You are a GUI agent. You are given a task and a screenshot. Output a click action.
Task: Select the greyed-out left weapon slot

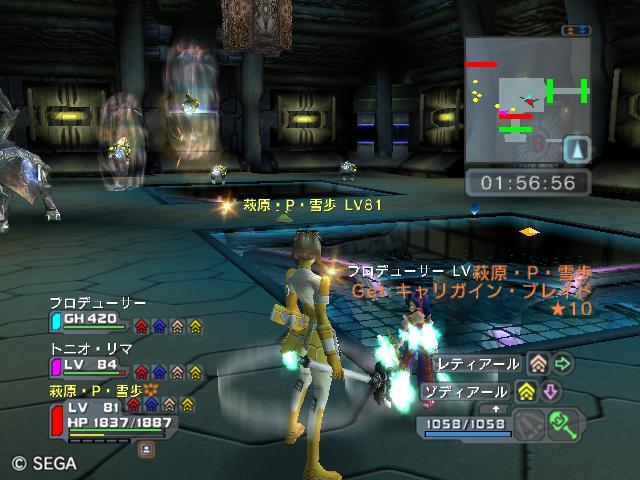[x=530, y=424]
